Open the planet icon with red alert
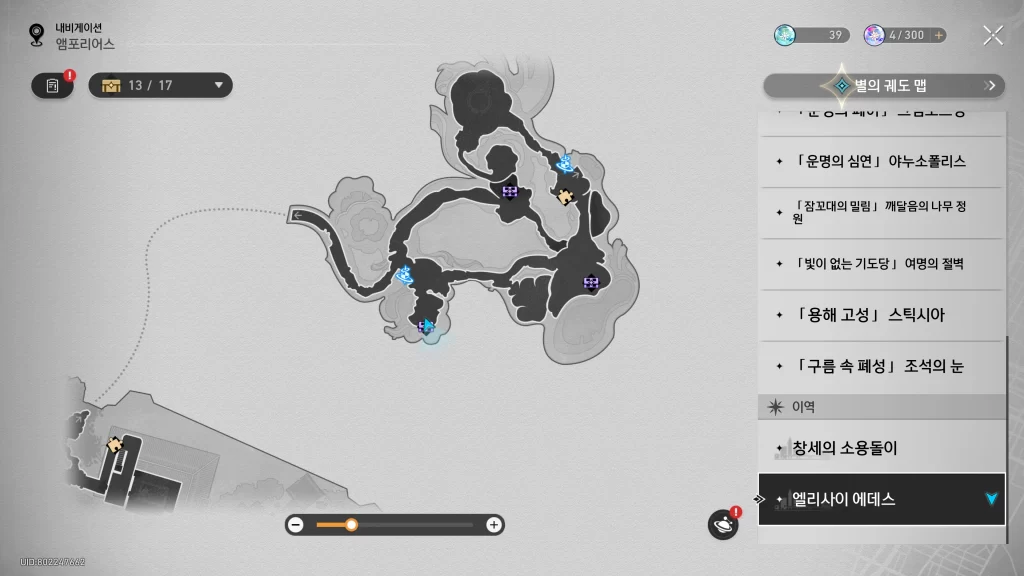The width and height of the screenshot is (1024, 576). tap(723, 524)
